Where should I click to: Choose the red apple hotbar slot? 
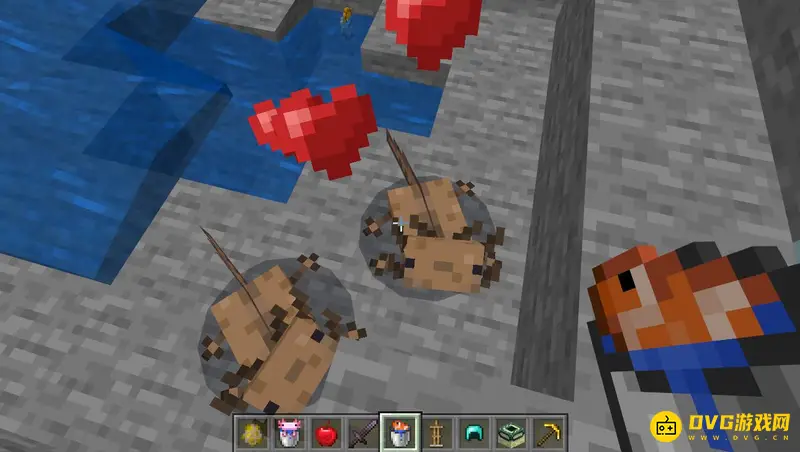click(325, 433)
